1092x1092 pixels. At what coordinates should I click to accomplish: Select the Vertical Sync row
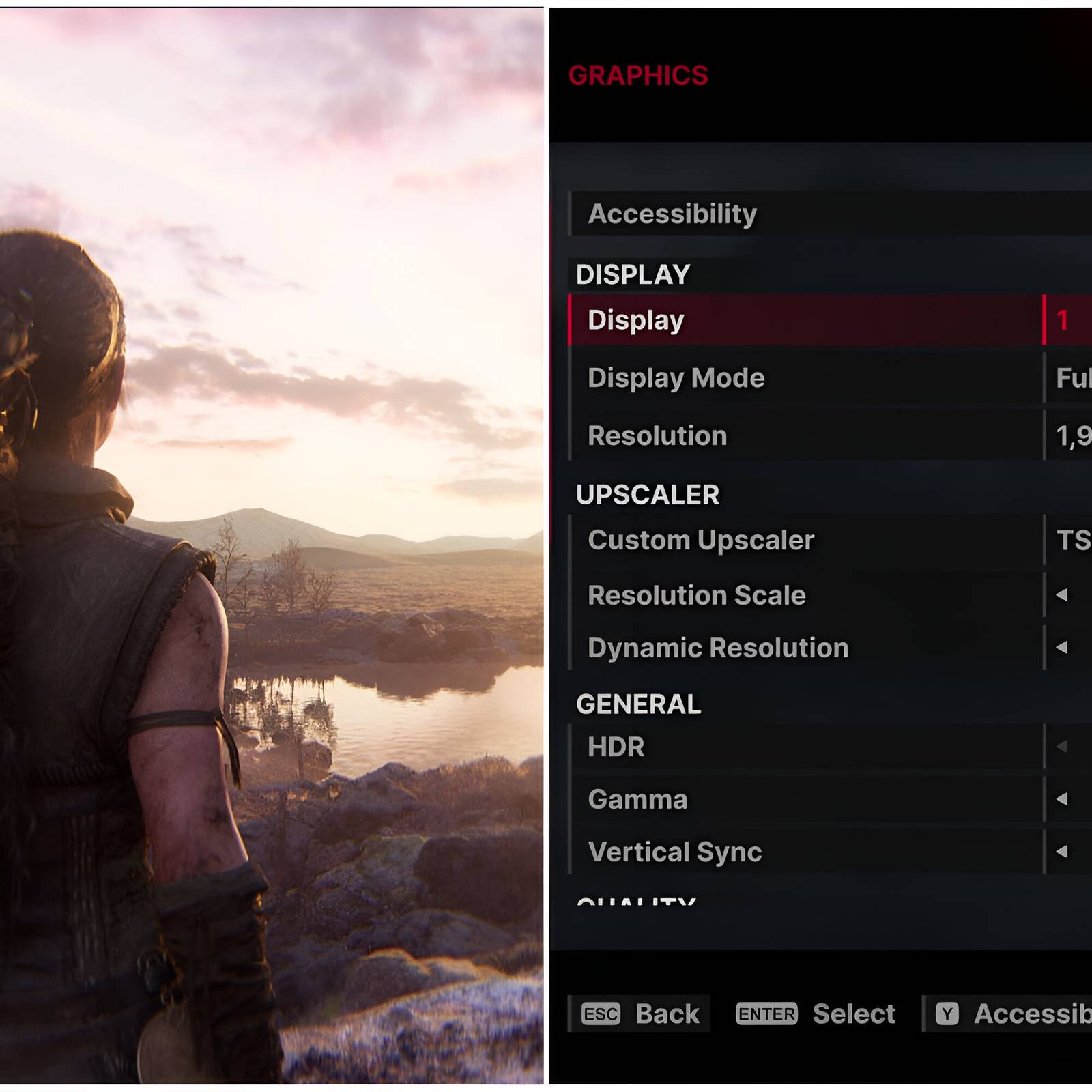(674, 852)
